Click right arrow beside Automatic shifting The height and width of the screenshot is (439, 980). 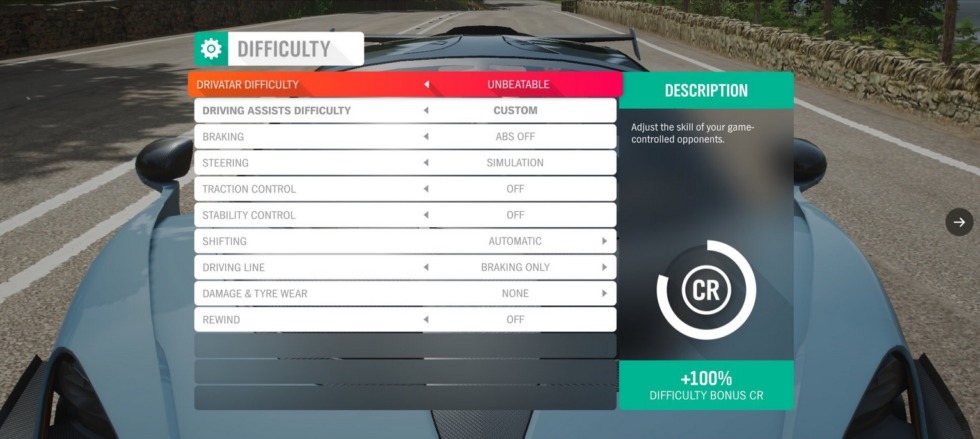point(604,241)
